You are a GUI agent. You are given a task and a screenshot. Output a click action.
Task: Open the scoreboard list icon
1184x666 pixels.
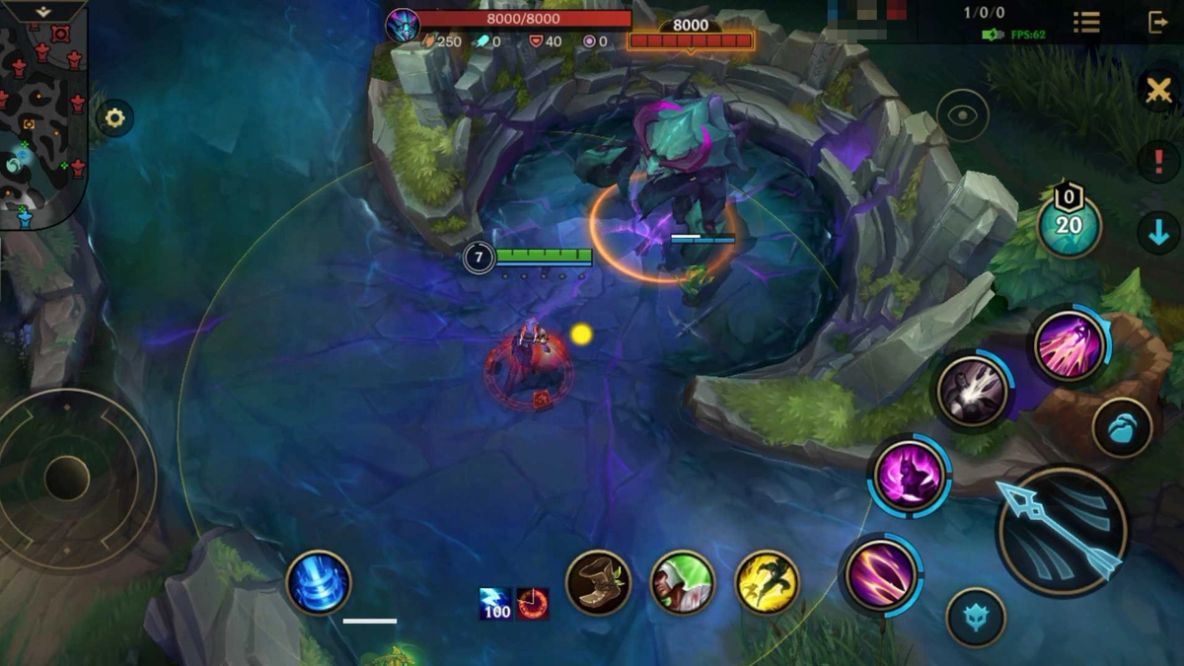(x=1087, y=22)
